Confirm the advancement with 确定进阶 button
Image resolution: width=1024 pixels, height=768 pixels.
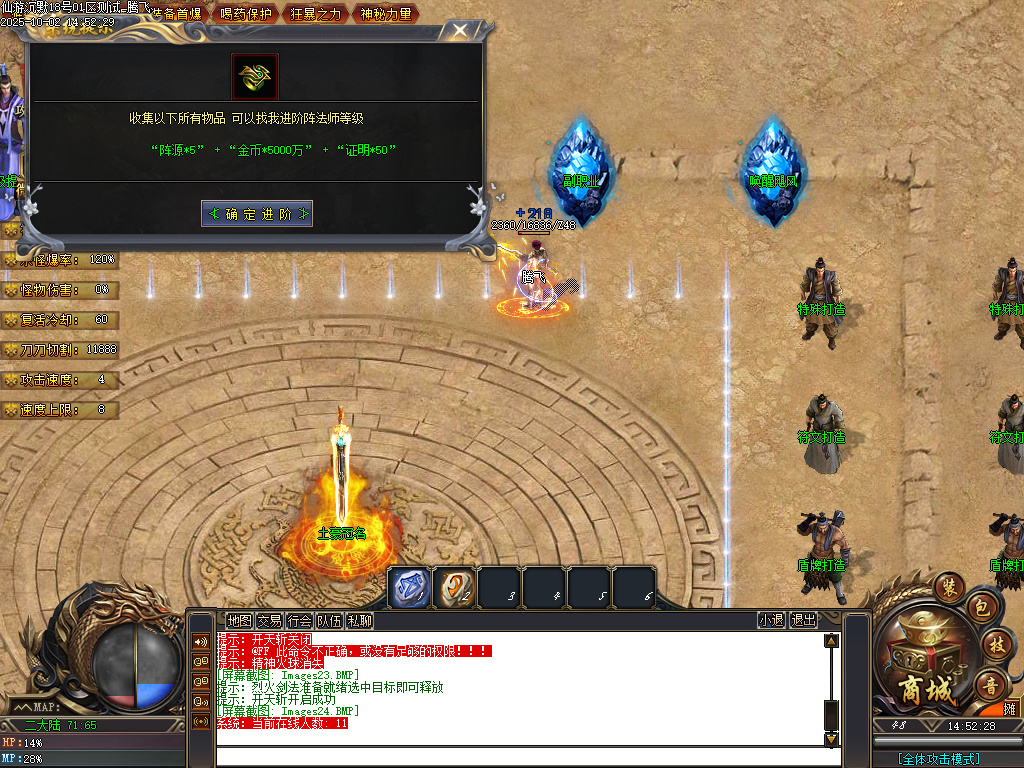pyautogui.click(x=257, y=214)
